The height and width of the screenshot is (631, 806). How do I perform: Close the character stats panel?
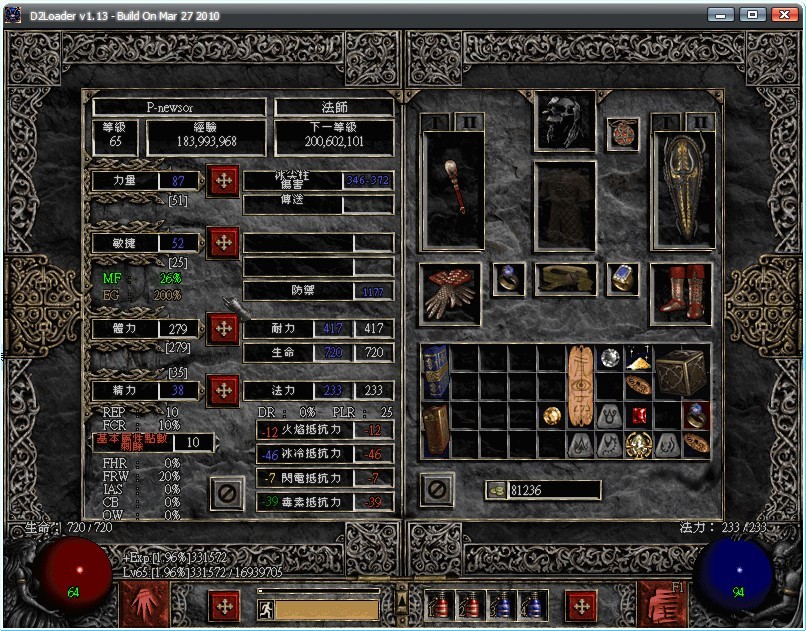tap(228, 493)
